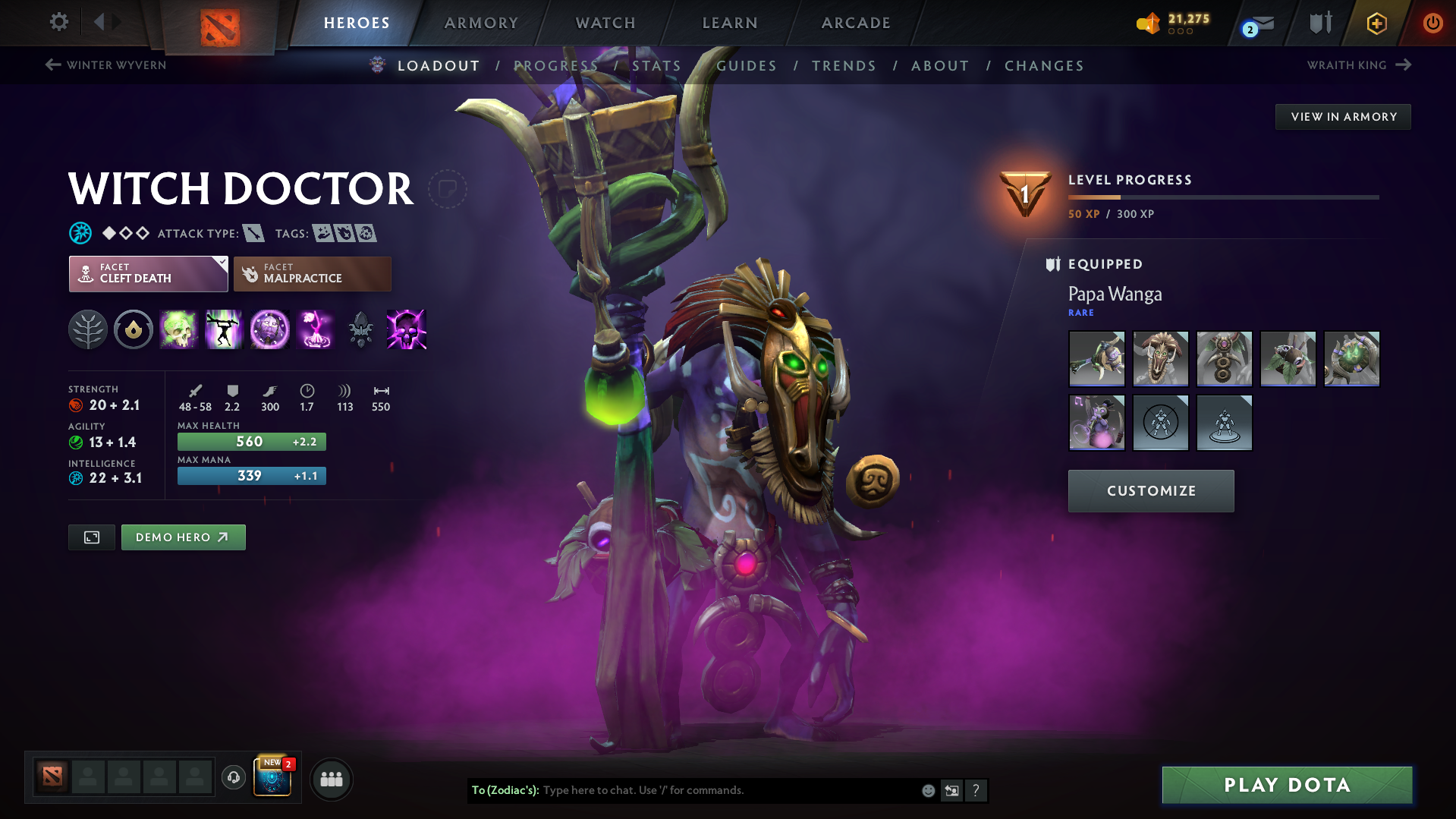View the Guides section
Image resolution: width=1456 pixels, height=819 pixels.
coord(747,66)
